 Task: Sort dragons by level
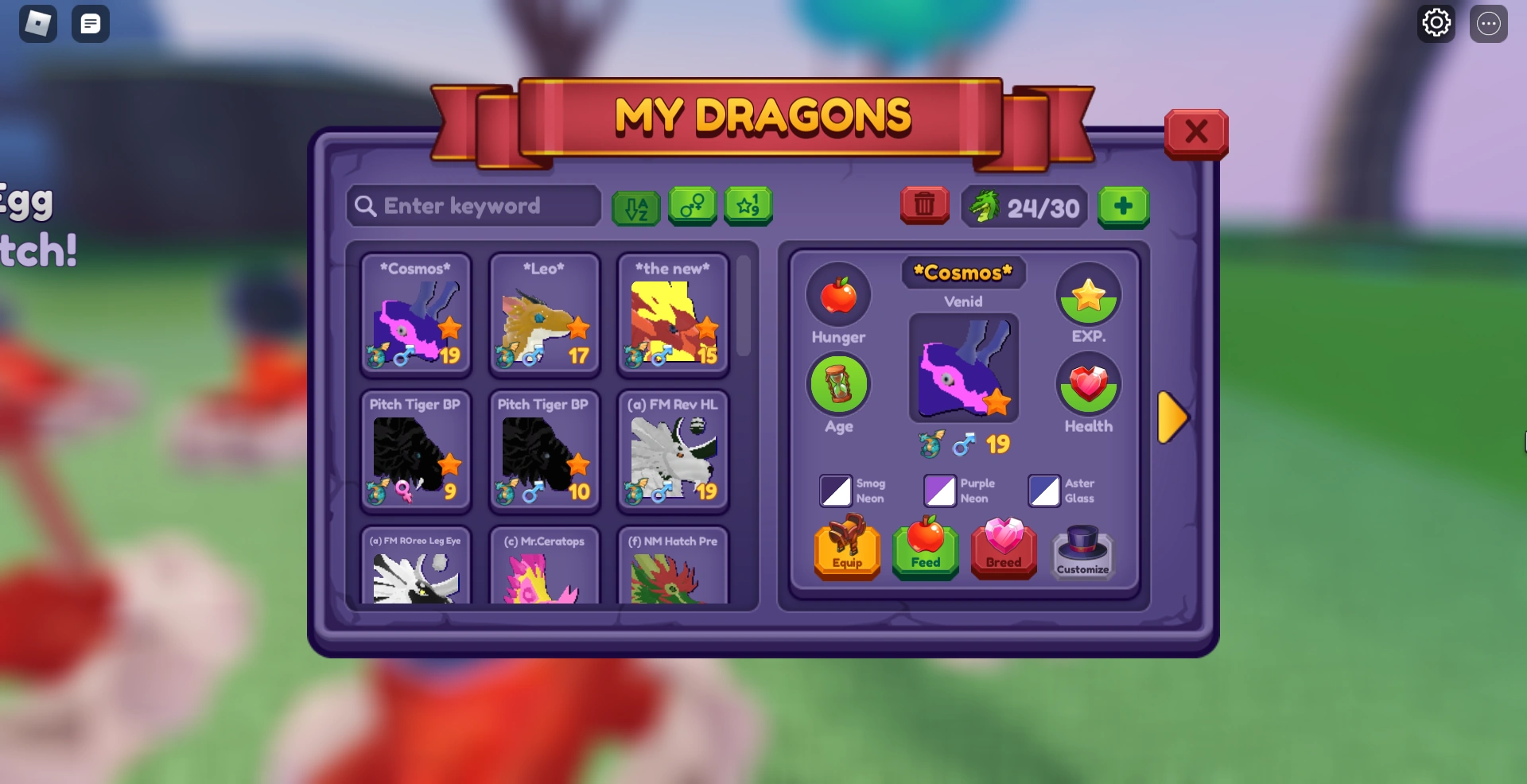[x=748, y=207]
